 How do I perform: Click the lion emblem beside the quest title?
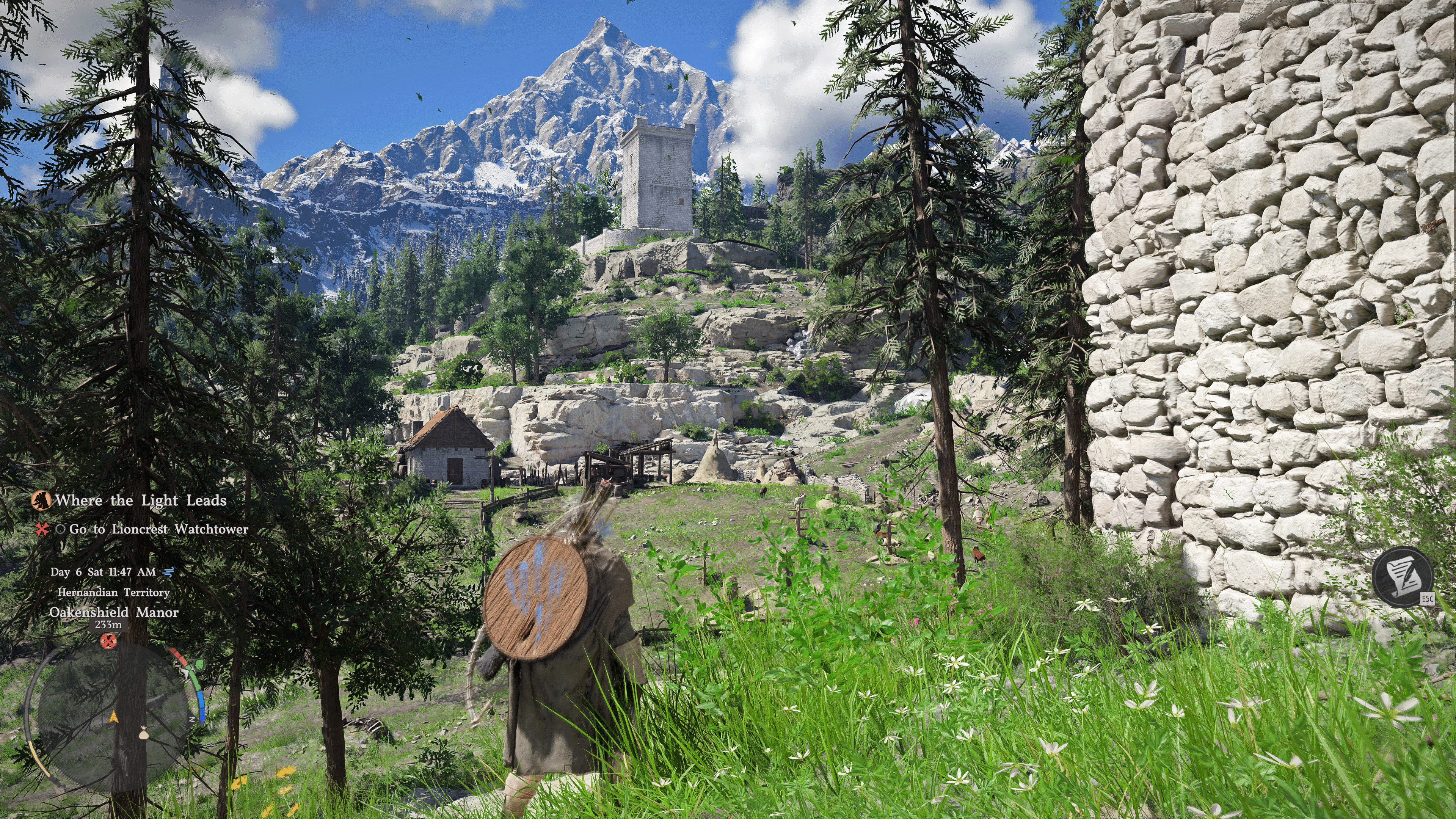click(x=41, y=500)
